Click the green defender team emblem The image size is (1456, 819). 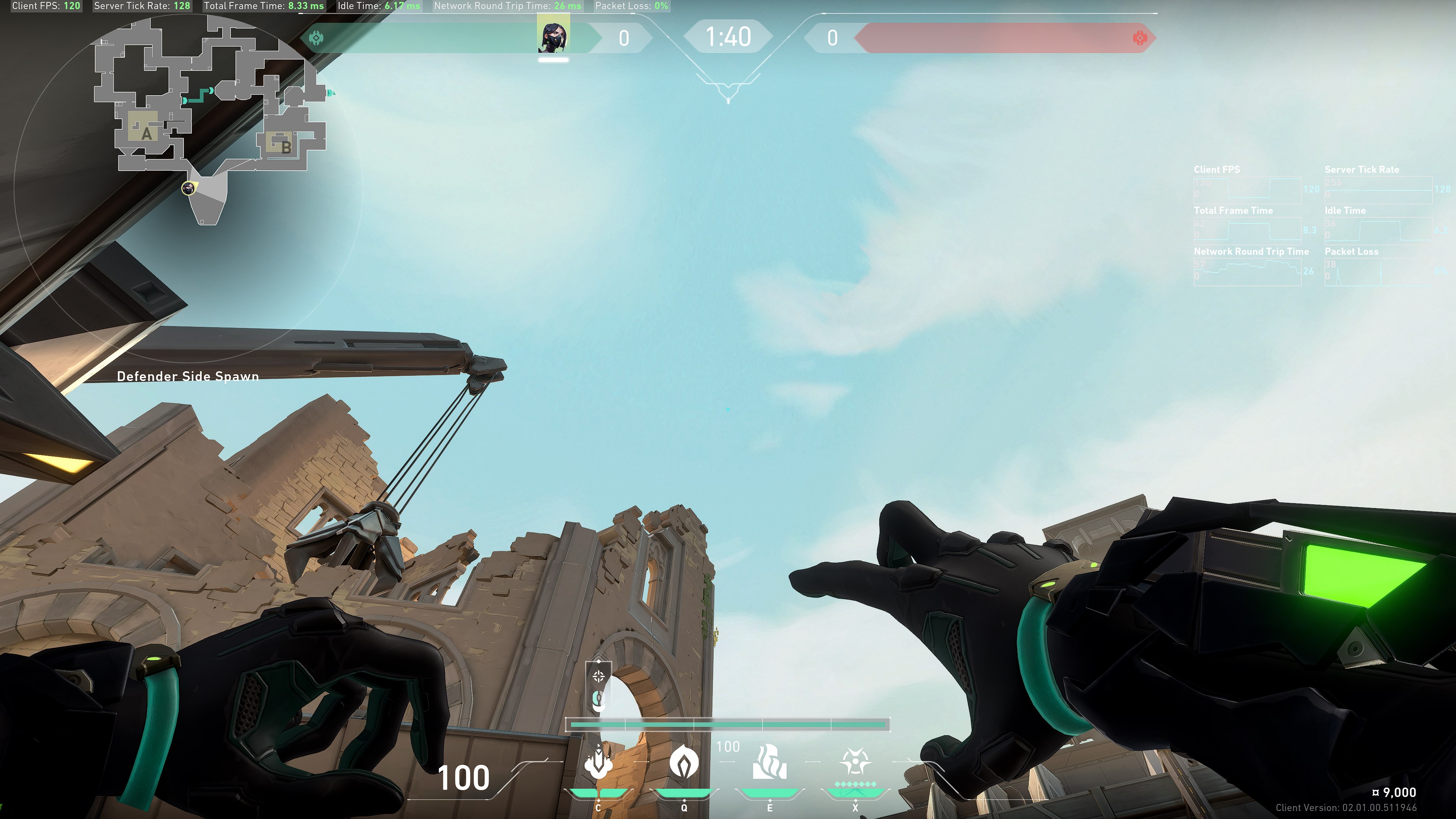pos(317,38)
